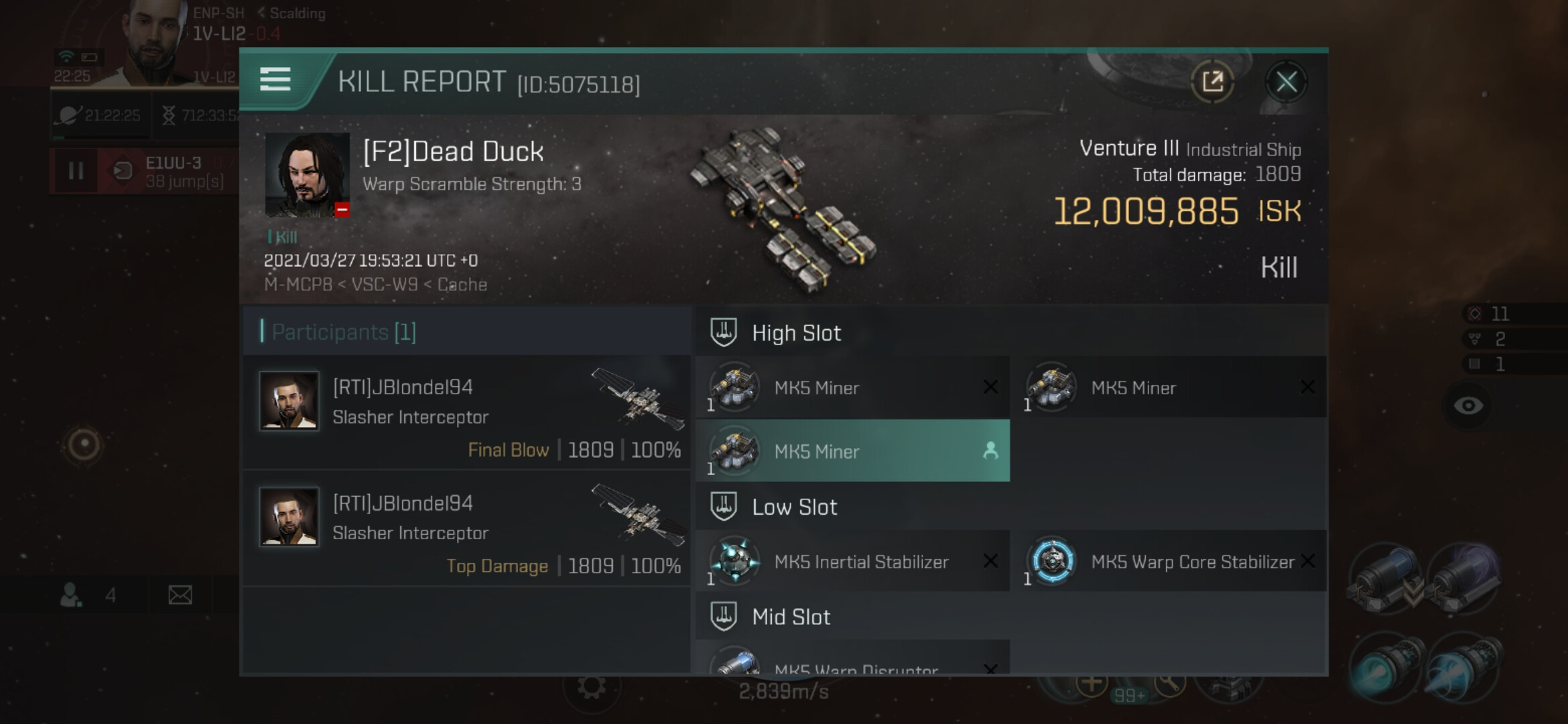
Task: Select the Top Damage participant row
Action: (x=467, y=528)
